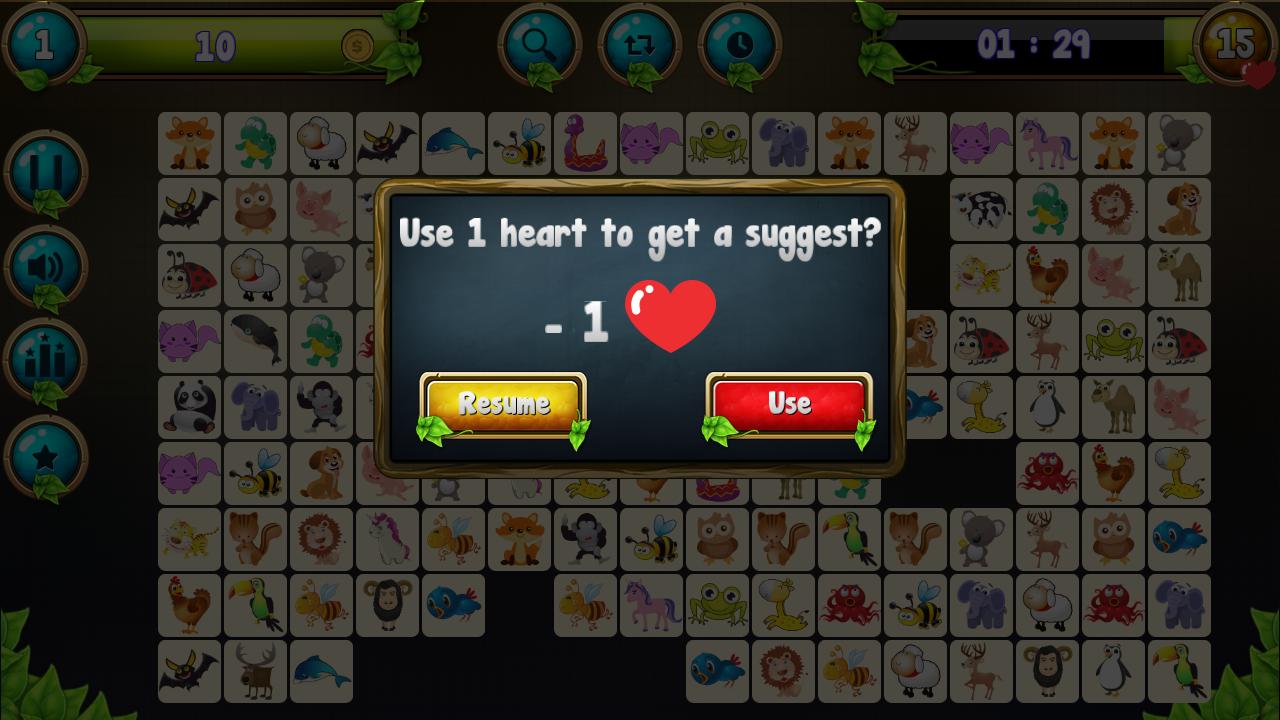Screen dimensions: 1280x720
Task: Open the leaderboard podium button
Action: [46, 362]
